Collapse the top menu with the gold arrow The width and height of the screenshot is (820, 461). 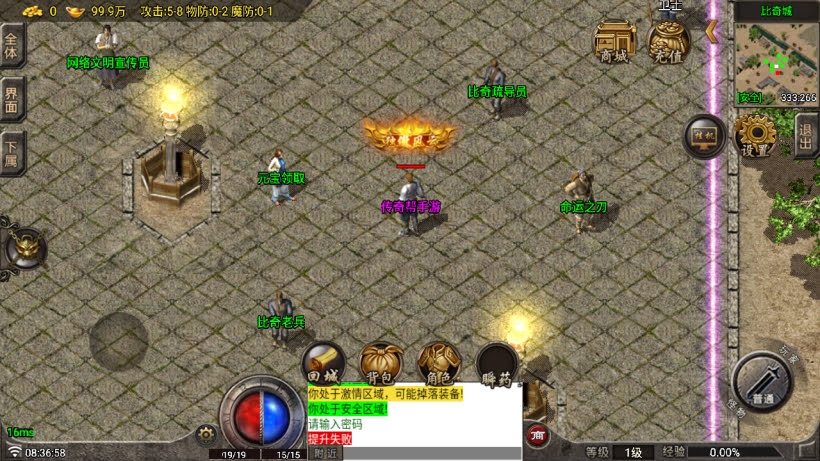click(x=711, y=31)
